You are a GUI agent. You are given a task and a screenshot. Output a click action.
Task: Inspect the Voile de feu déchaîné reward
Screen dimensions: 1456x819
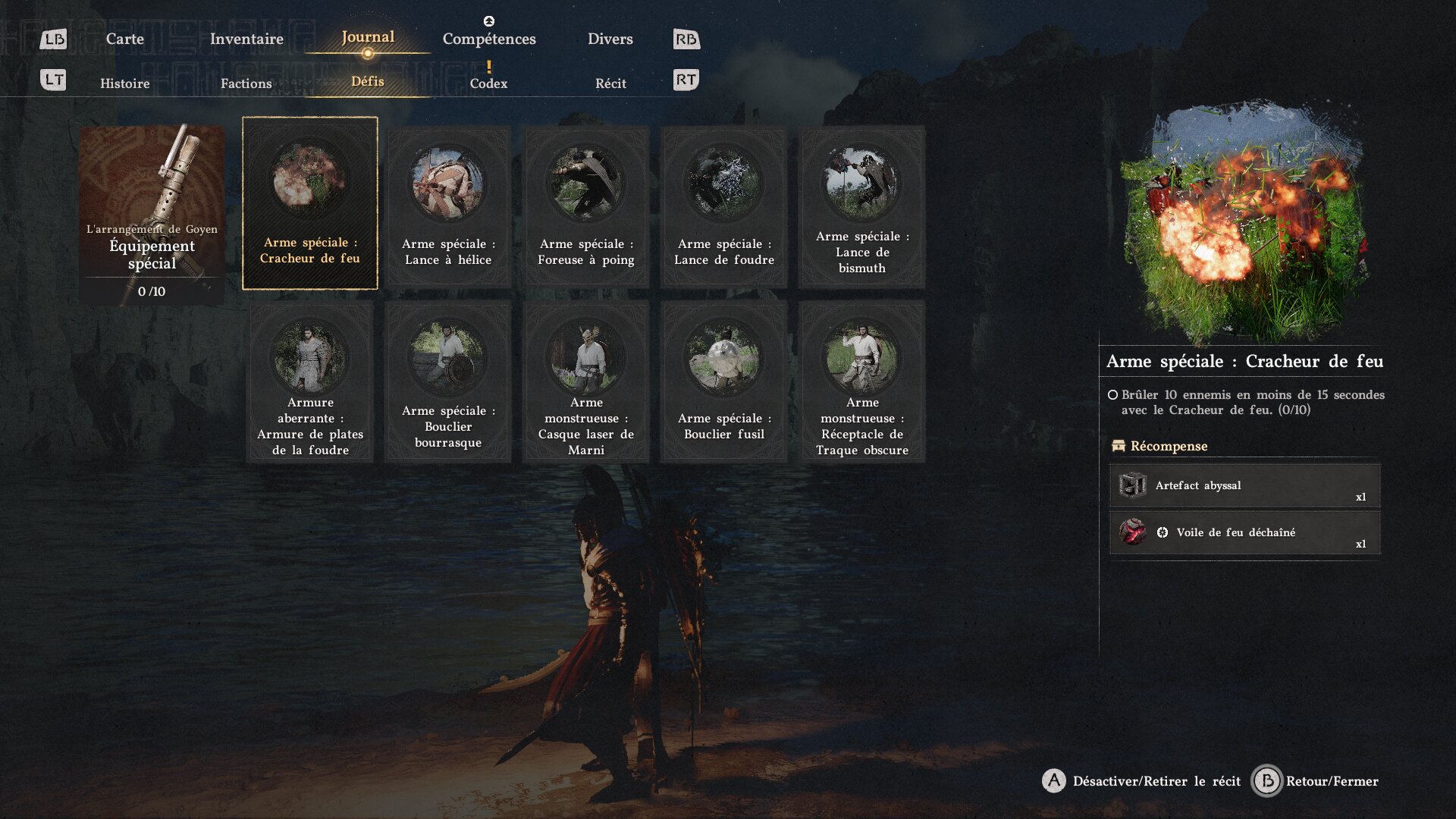tap(1244, 532)
